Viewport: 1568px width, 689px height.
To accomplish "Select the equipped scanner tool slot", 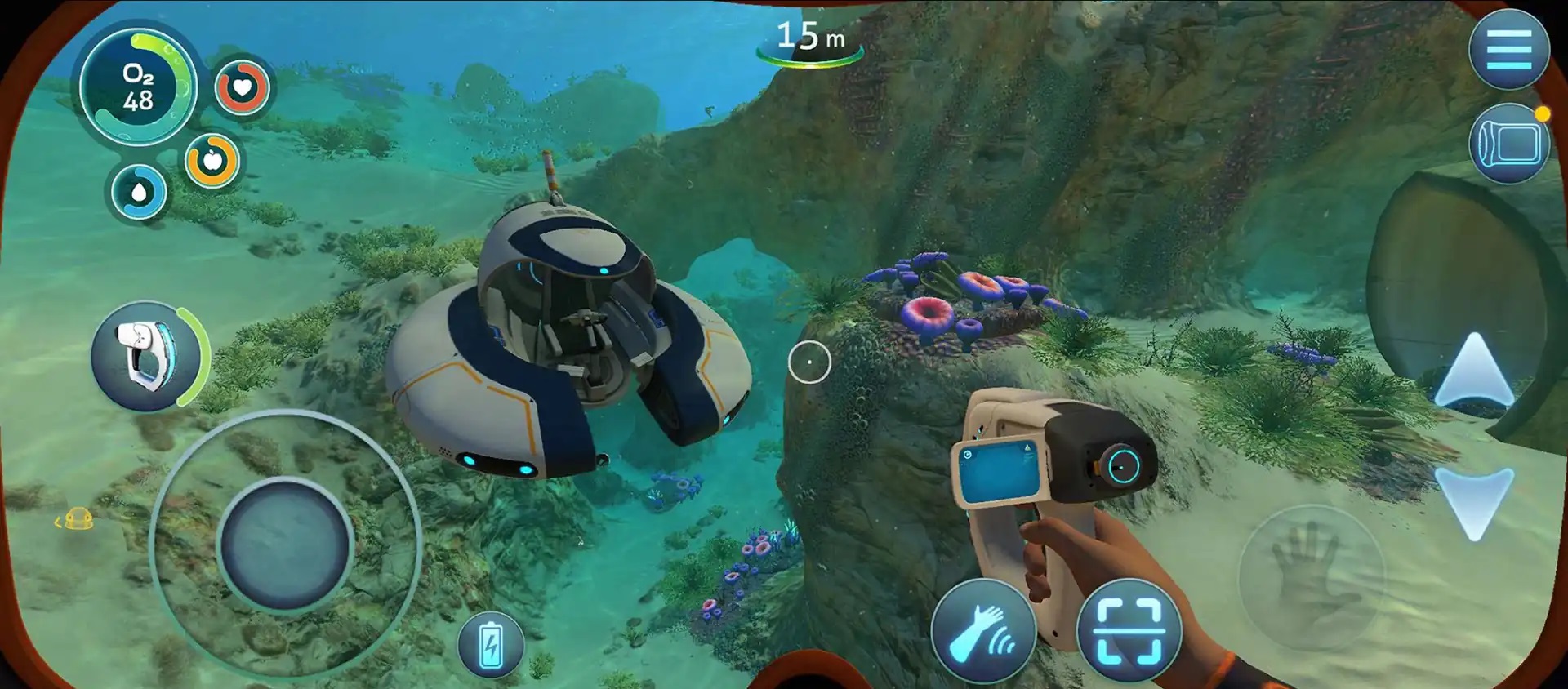I will point(147,356).
